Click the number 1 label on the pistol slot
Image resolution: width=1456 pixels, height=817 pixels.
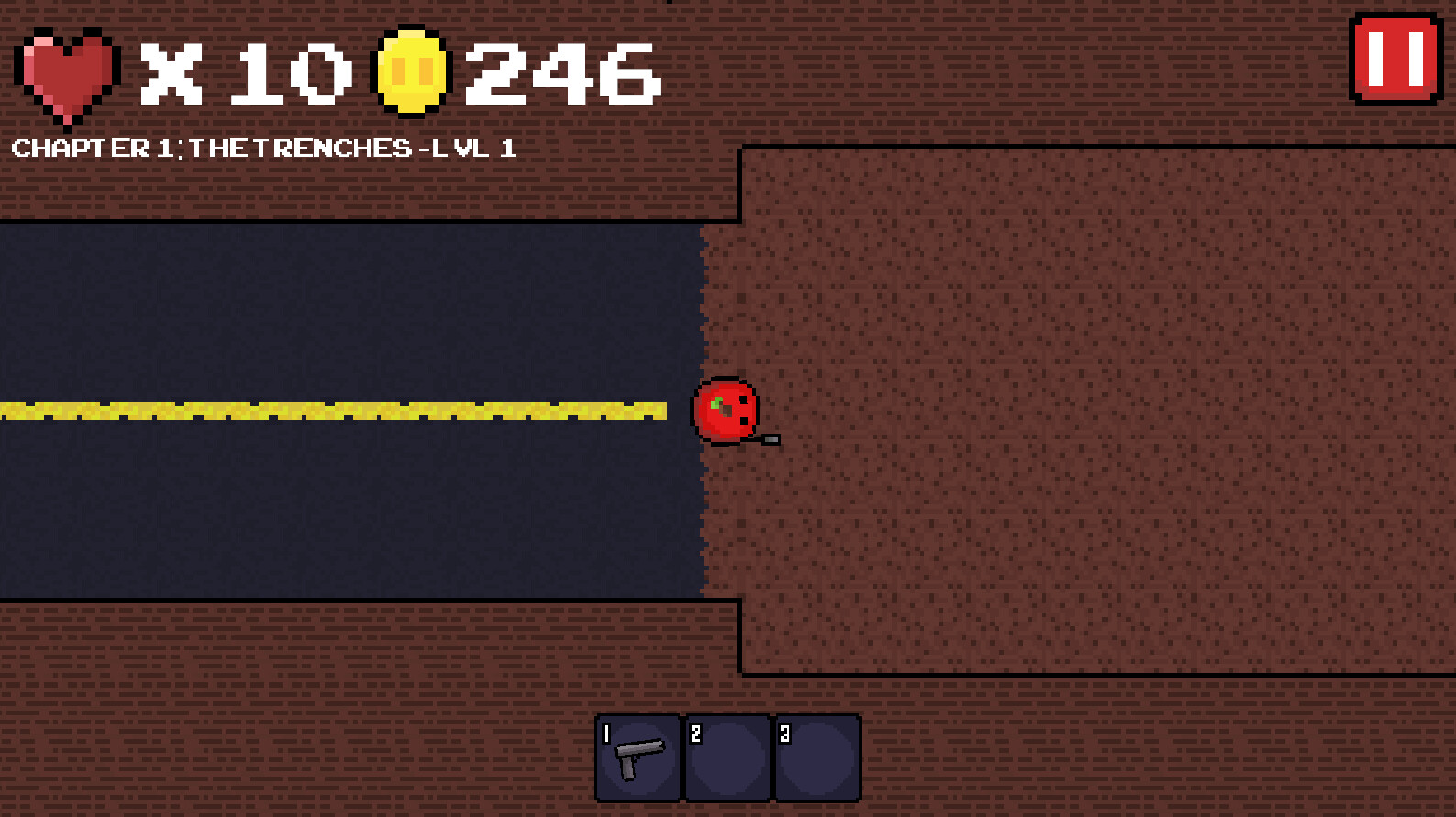pos(607,732)
